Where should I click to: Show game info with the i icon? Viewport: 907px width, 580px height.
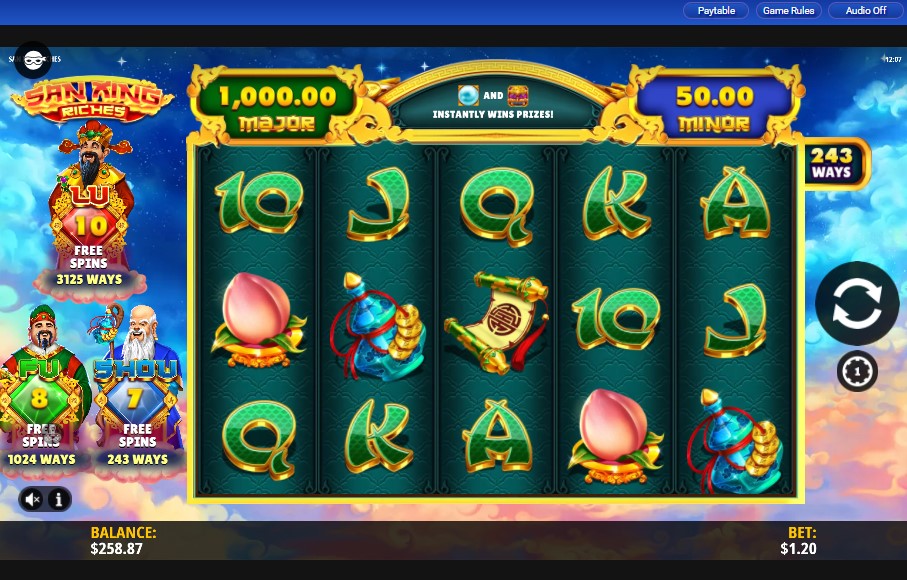[58, 498]
